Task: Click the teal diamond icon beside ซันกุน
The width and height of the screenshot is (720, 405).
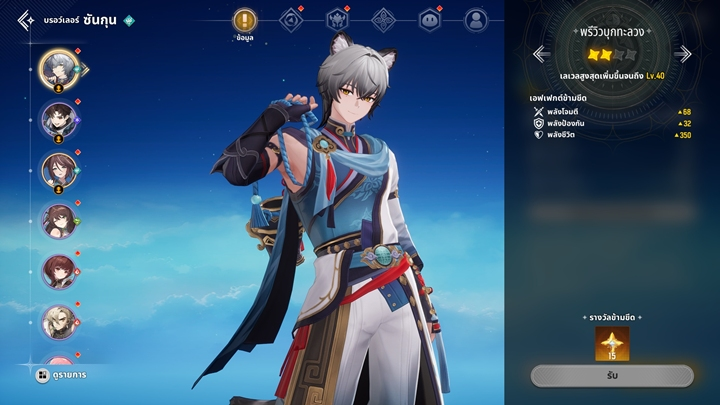Action: coord(128,20)
